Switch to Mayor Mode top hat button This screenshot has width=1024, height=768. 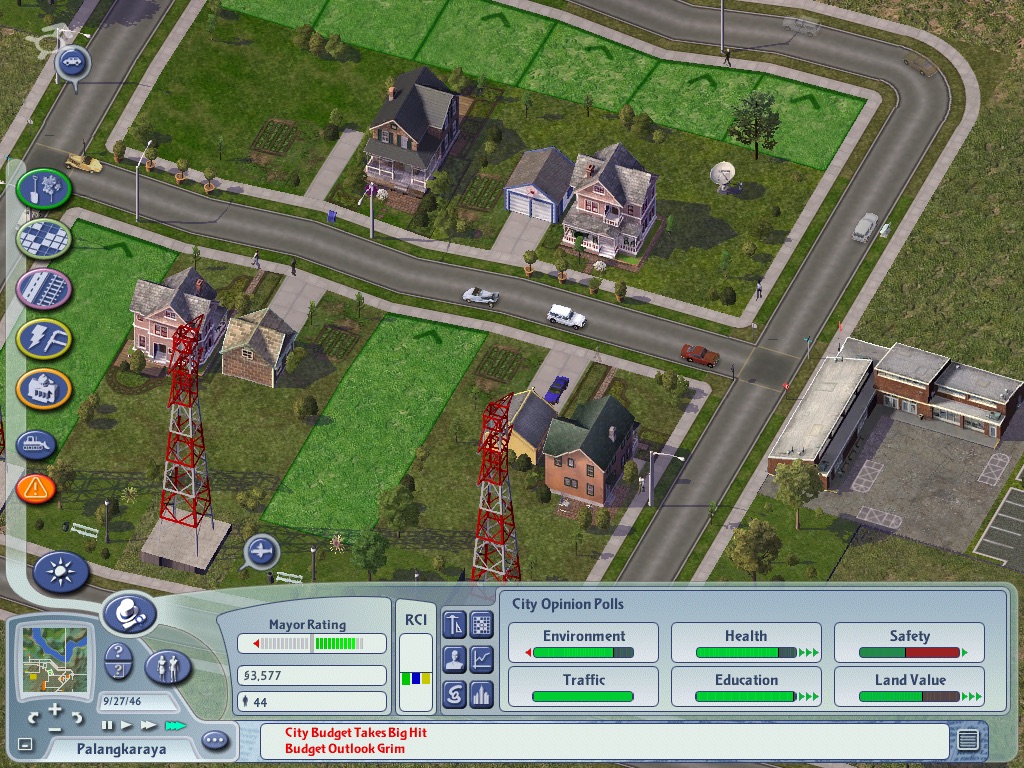click(x=128, y=612)
